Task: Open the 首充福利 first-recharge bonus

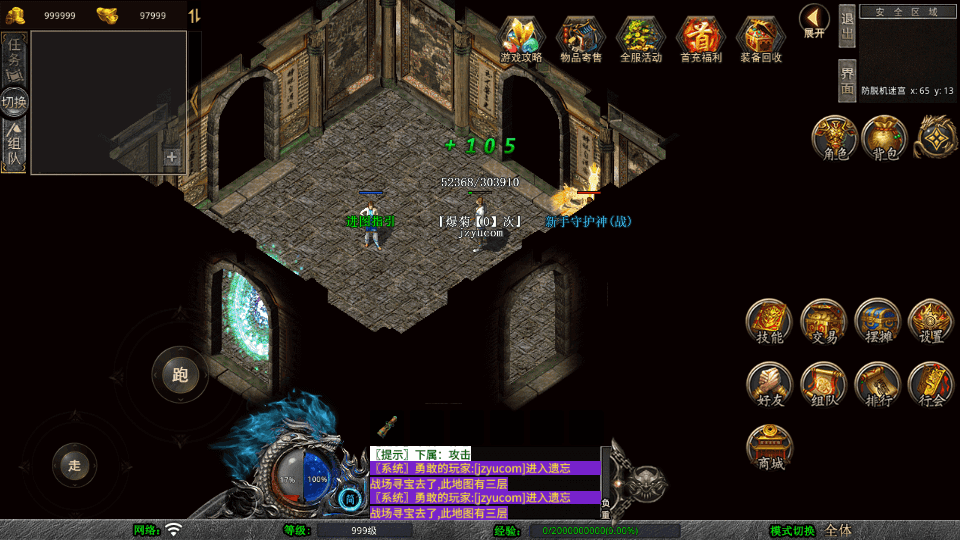Action: tap(701, 38)
